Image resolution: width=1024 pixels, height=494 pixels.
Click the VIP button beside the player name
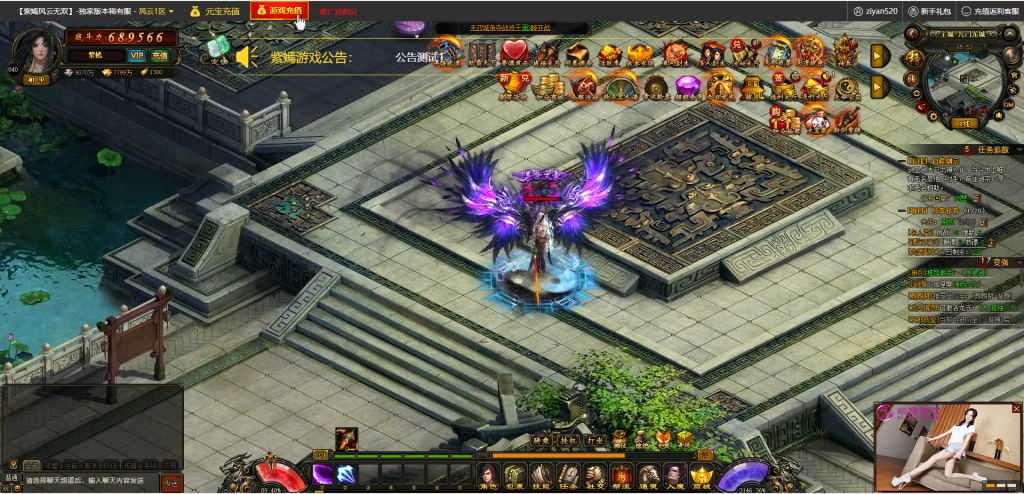(x=135, y=56)
